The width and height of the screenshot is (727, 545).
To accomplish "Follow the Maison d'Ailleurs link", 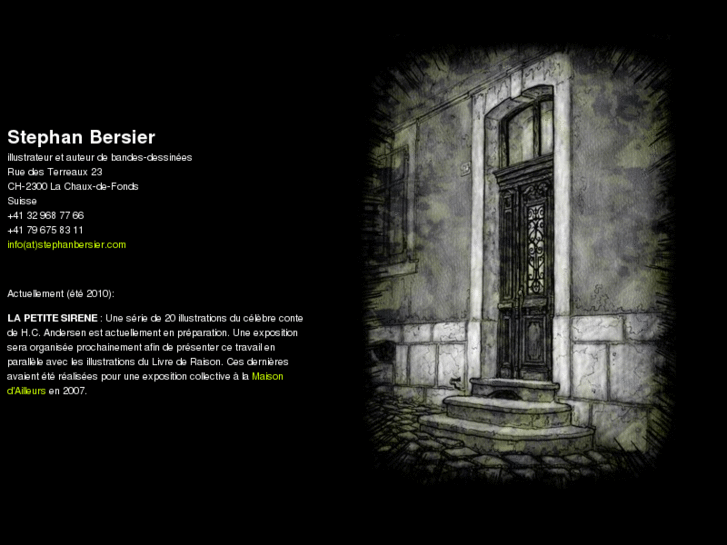I will [267, 376].
